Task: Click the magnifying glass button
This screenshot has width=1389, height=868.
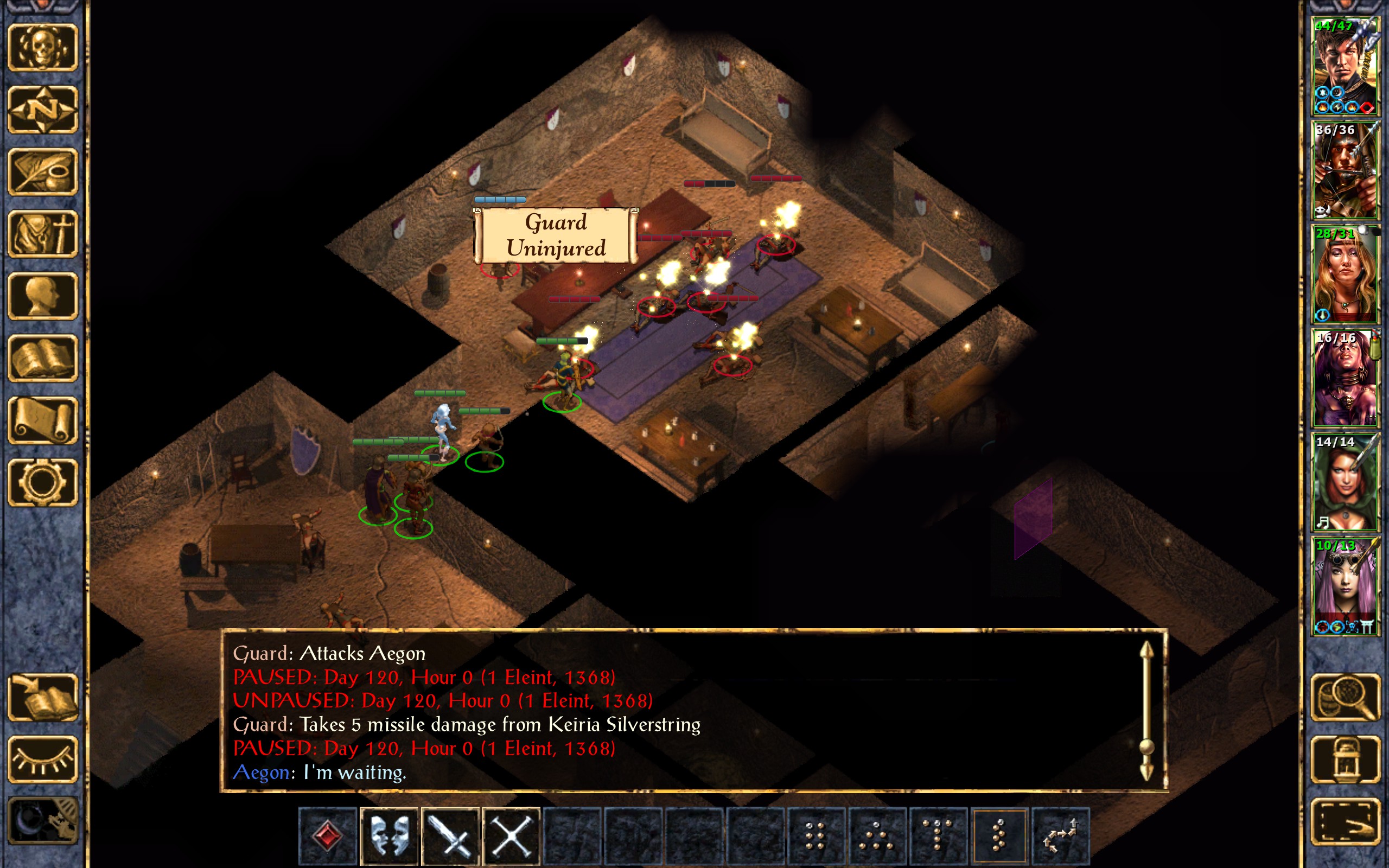Action: tap(1345, 697)
